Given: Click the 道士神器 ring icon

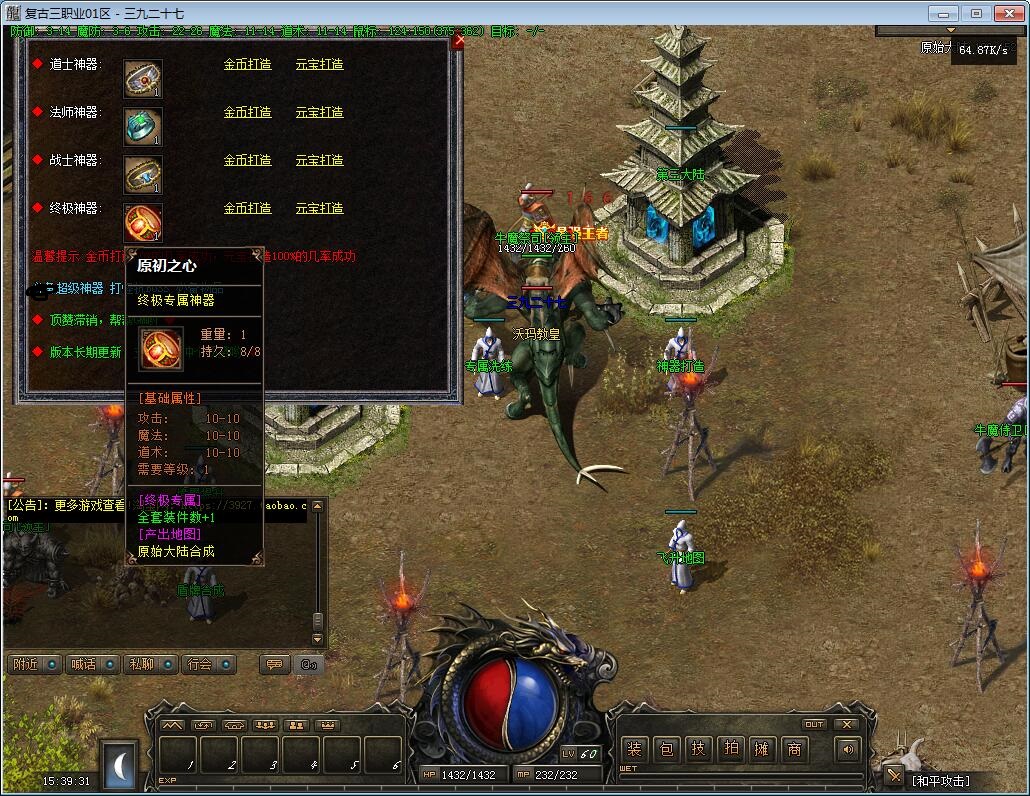Looking at the screenshot, I should [143, 79].
